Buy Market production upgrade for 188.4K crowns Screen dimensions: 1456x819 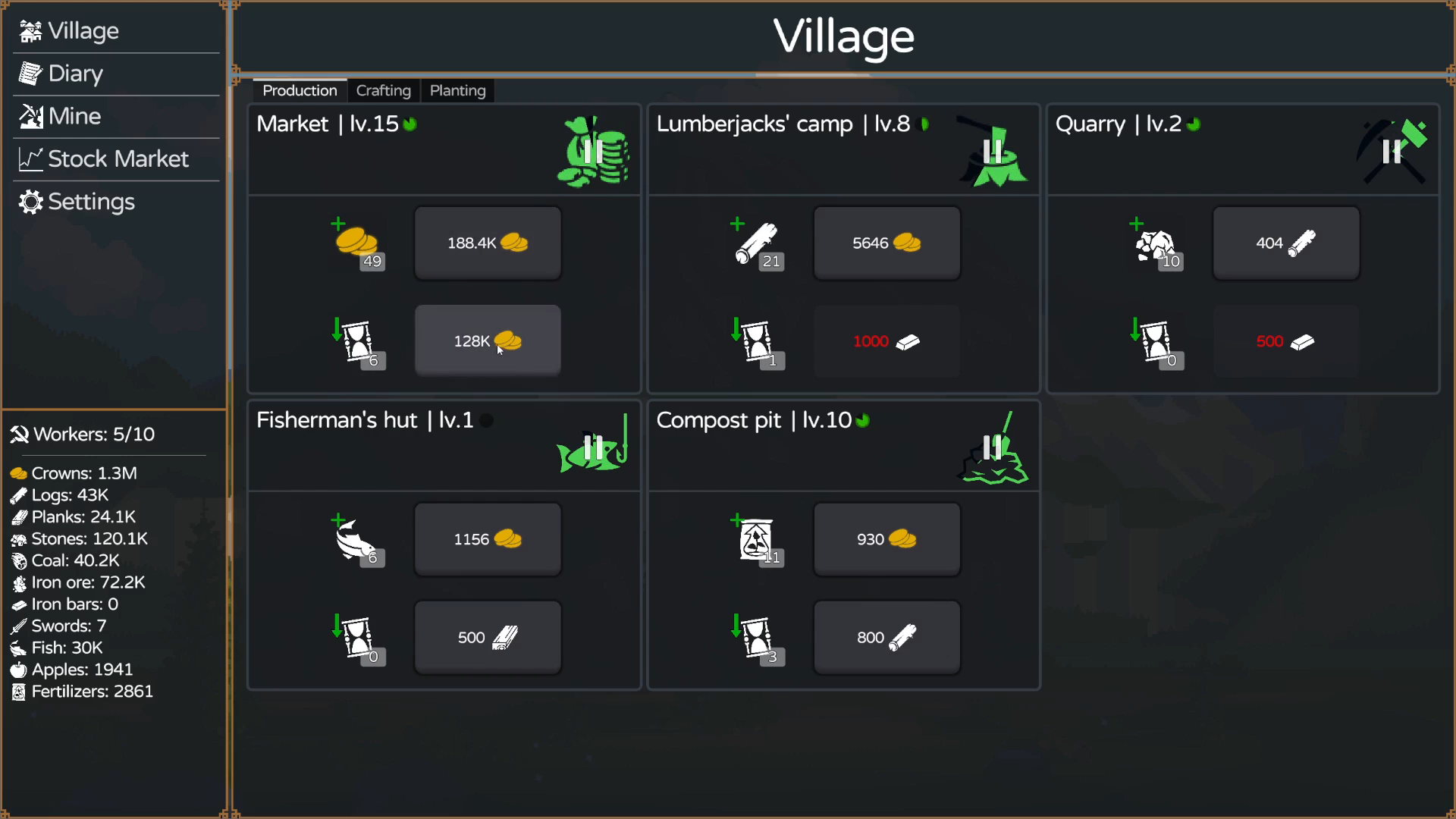(488, 243)
